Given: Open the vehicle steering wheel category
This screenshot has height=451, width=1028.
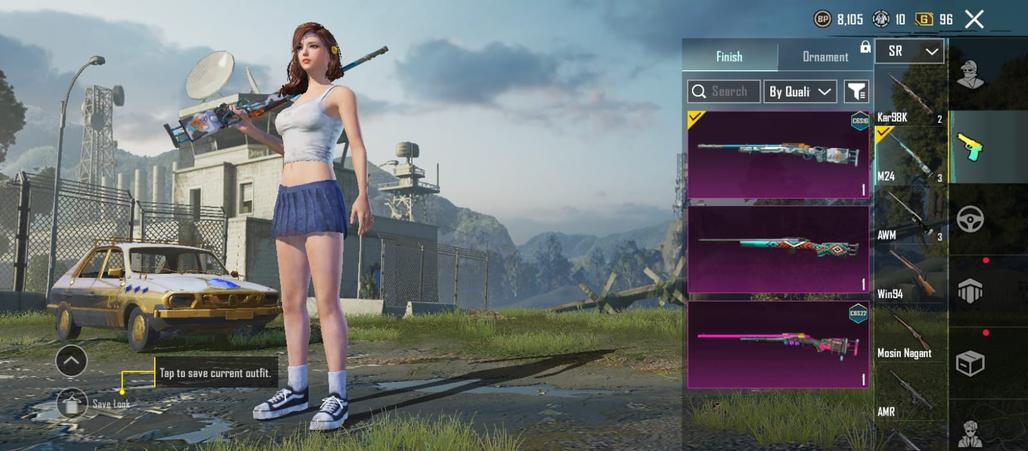Looking at the screenshot, I should pos(970,219).
